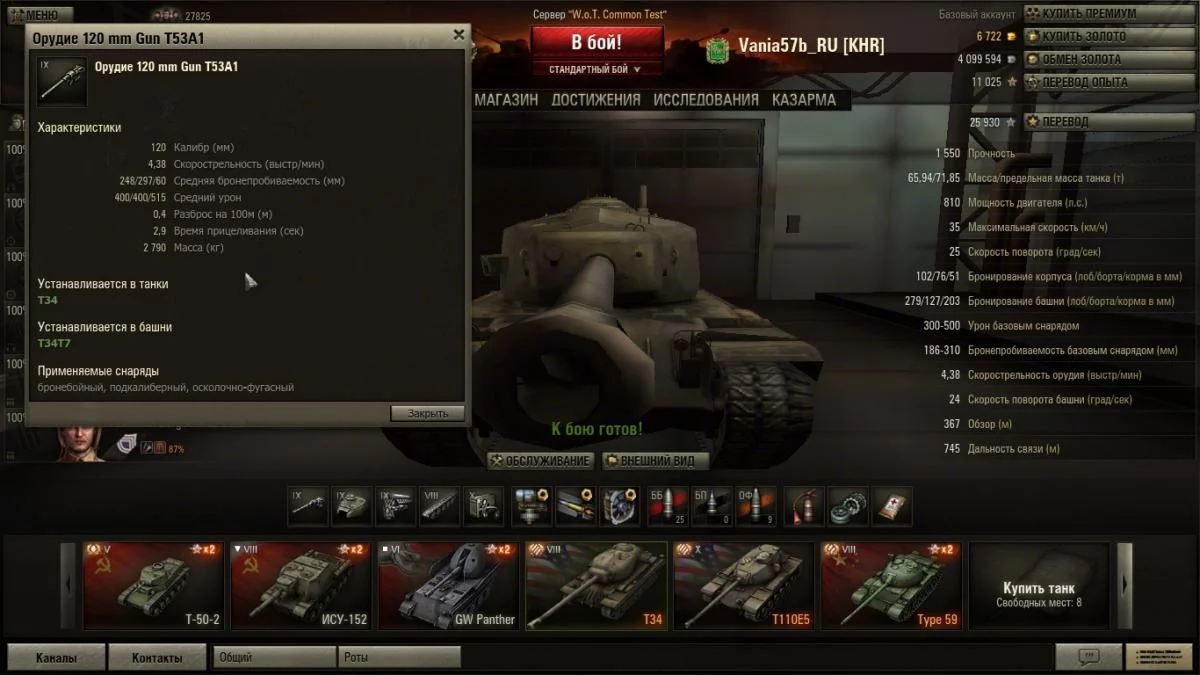Click the Закрыть button
The height and width of the screenshot is (675, 1200).
[427, 413]
